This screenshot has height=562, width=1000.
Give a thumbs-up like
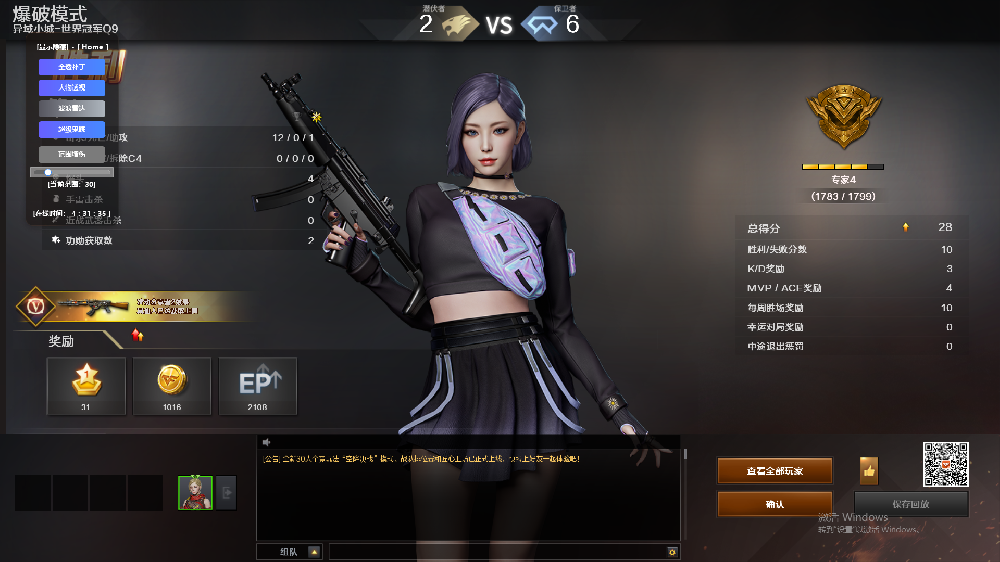869,470
